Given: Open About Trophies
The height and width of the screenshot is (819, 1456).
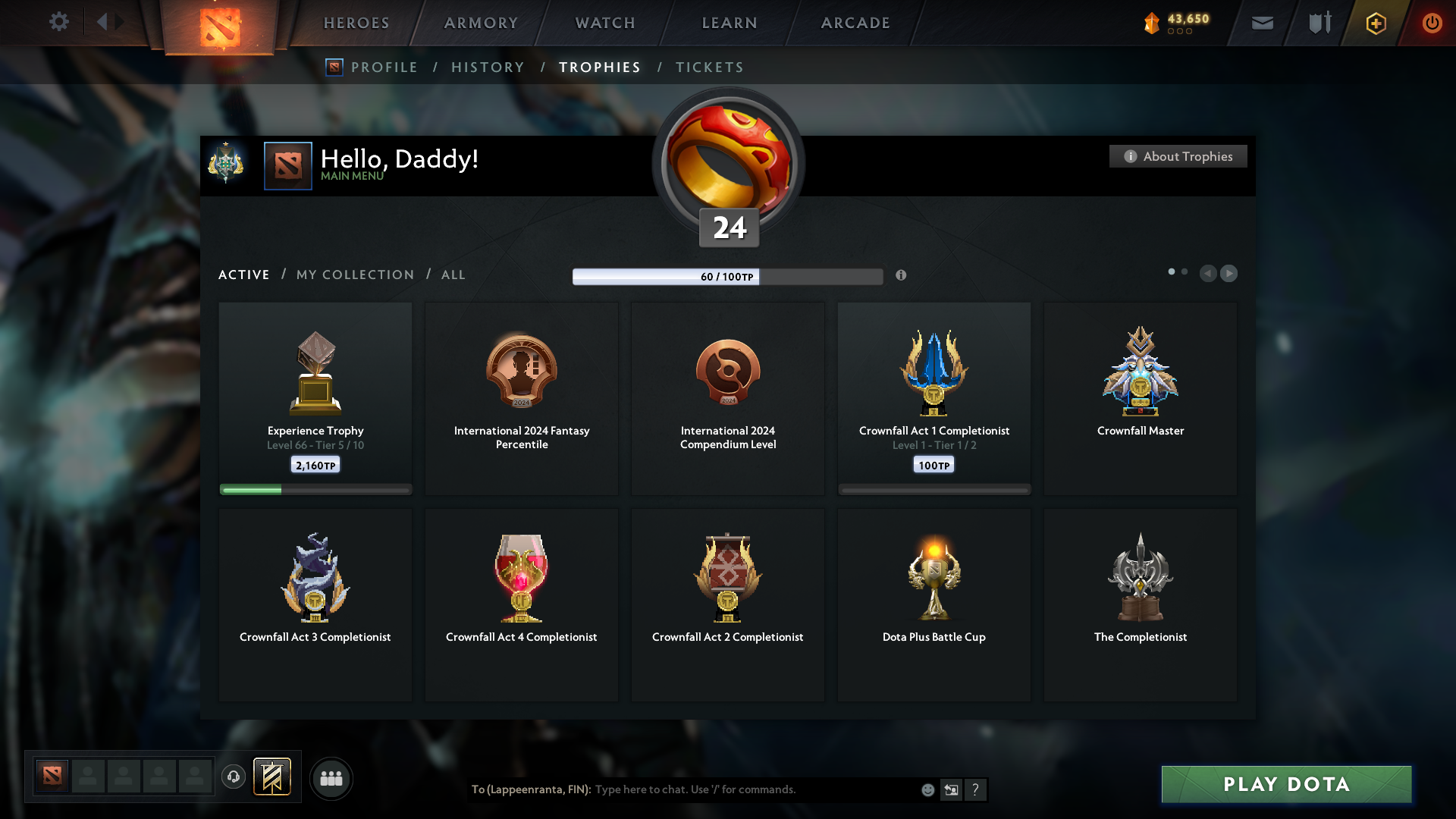Looking at the screenshot, I should click(x=1178, y=156).
